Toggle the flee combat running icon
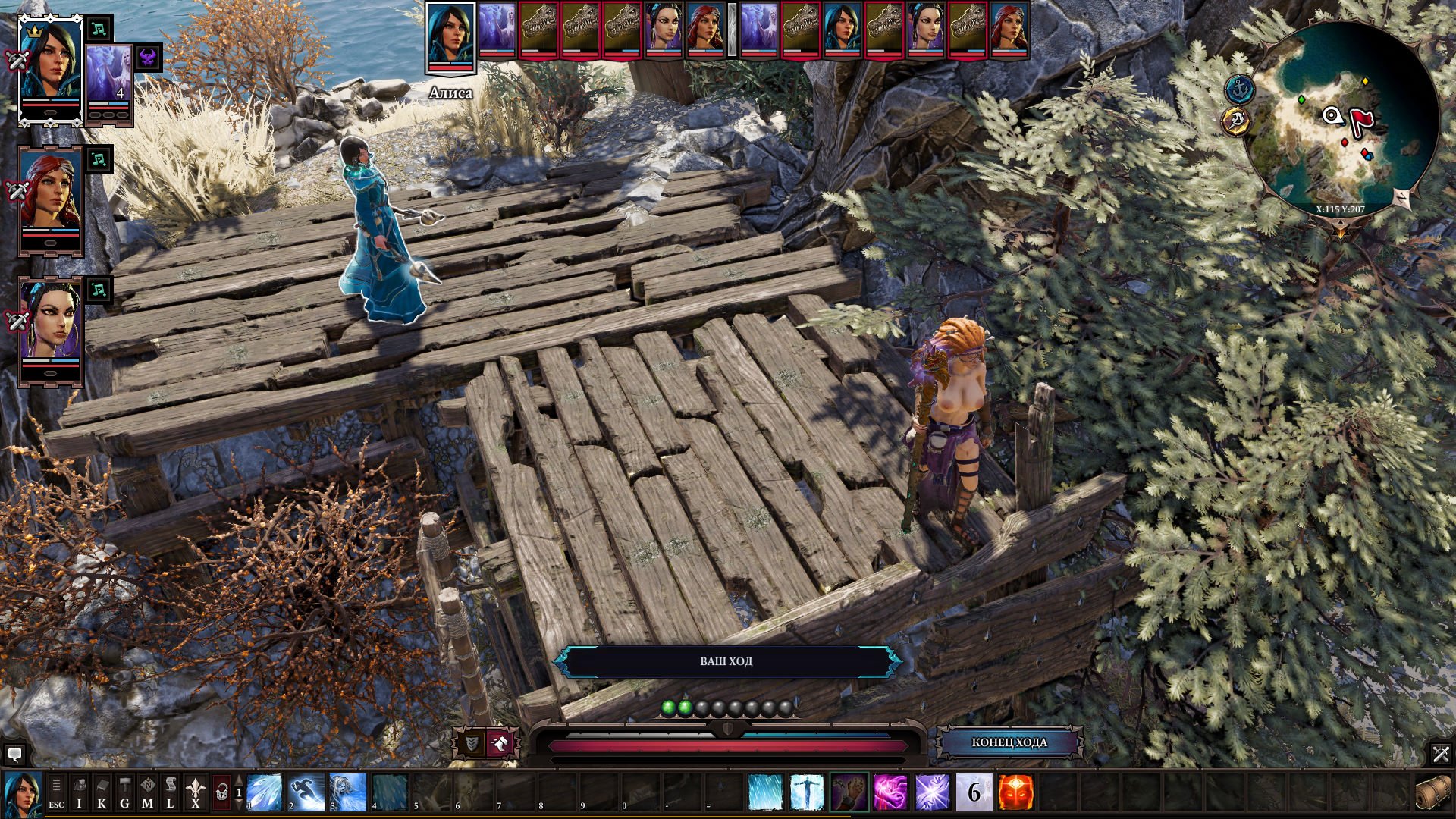The width and height of the screenshot is (1456, 819). 500,744
